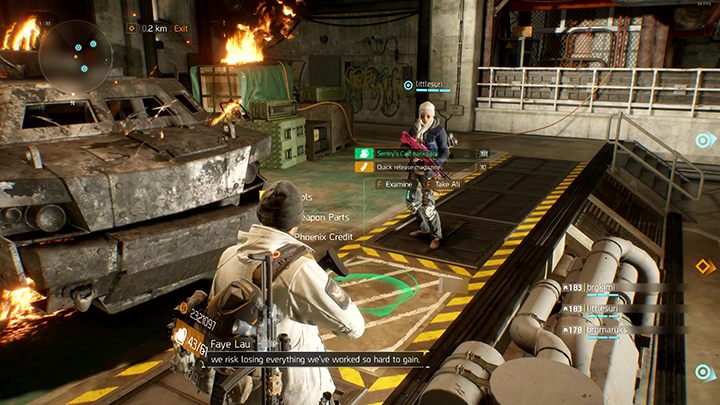Select the Exit objective distance marker
The image size is (720, 405).
pos(160,29)
